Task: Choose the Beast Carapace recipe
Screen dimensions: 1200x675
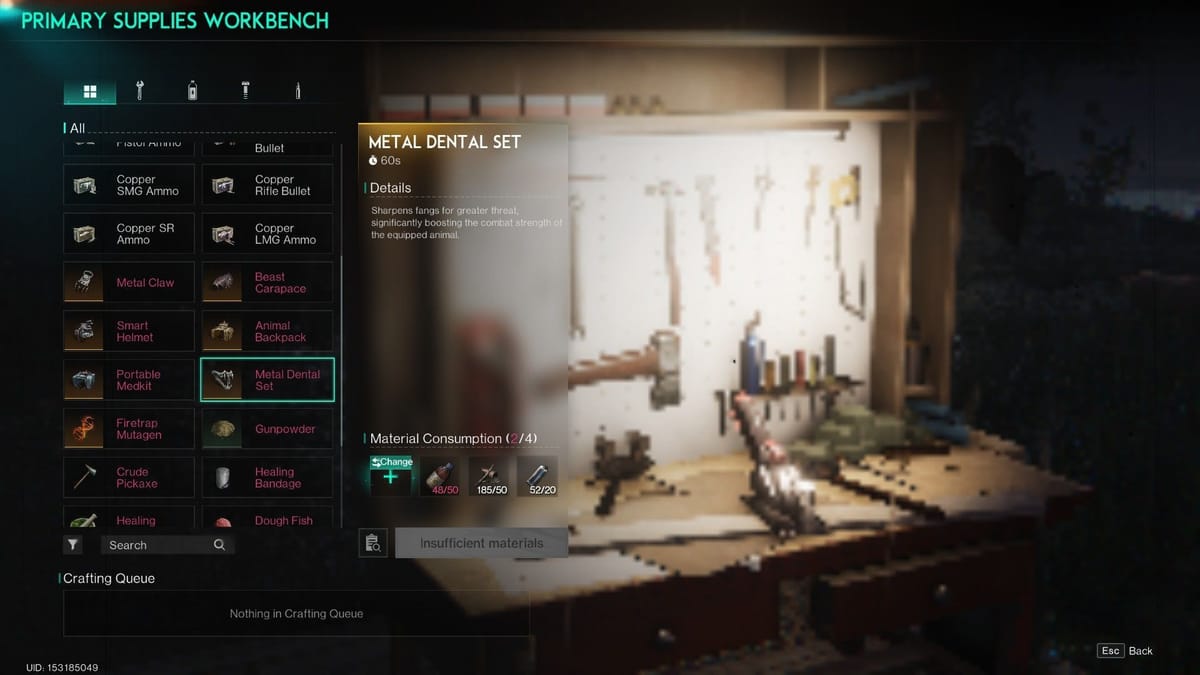Action: click(267, 283)
